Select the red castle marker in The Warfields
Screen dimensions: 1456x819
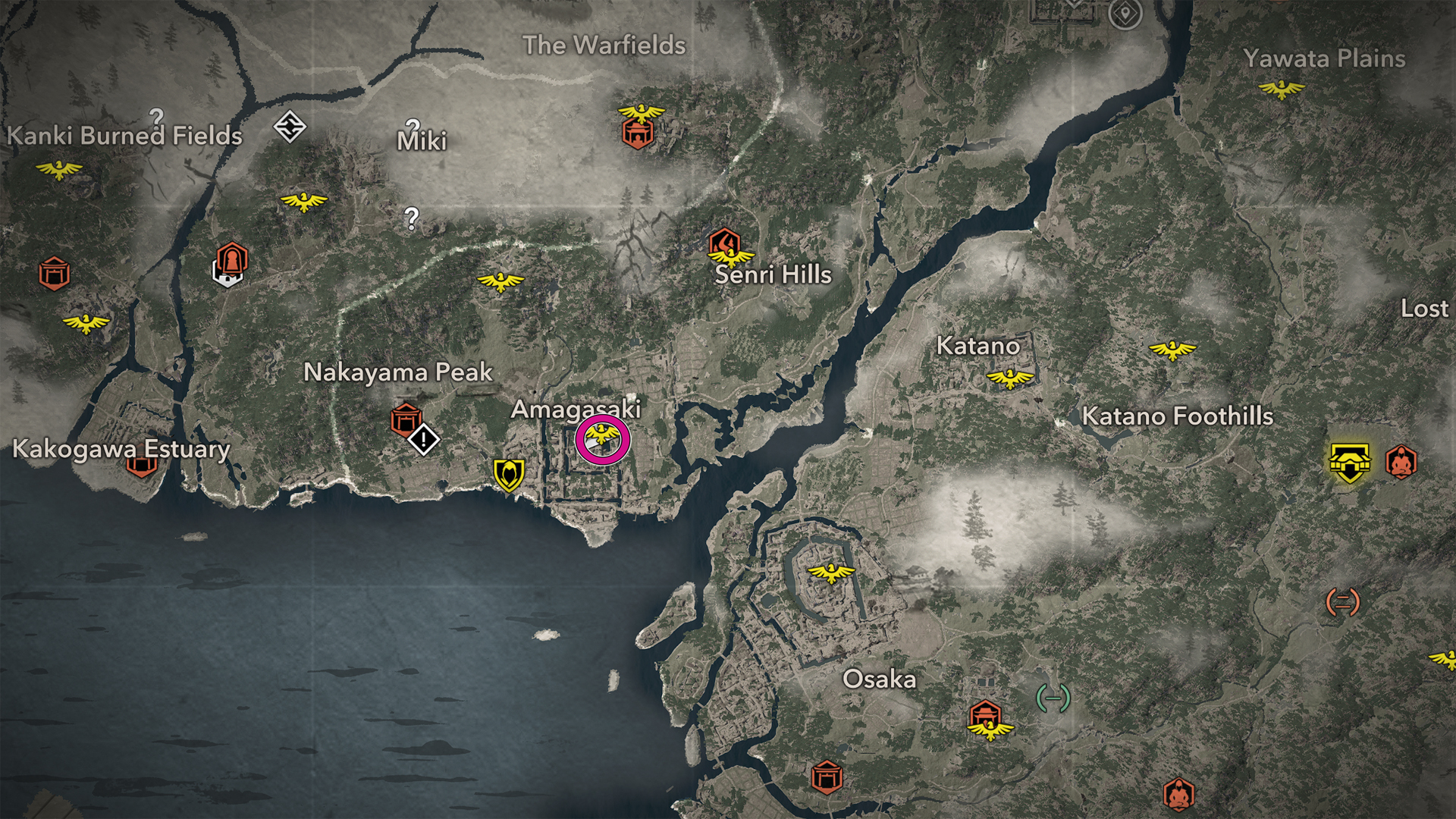click(638, 133)
